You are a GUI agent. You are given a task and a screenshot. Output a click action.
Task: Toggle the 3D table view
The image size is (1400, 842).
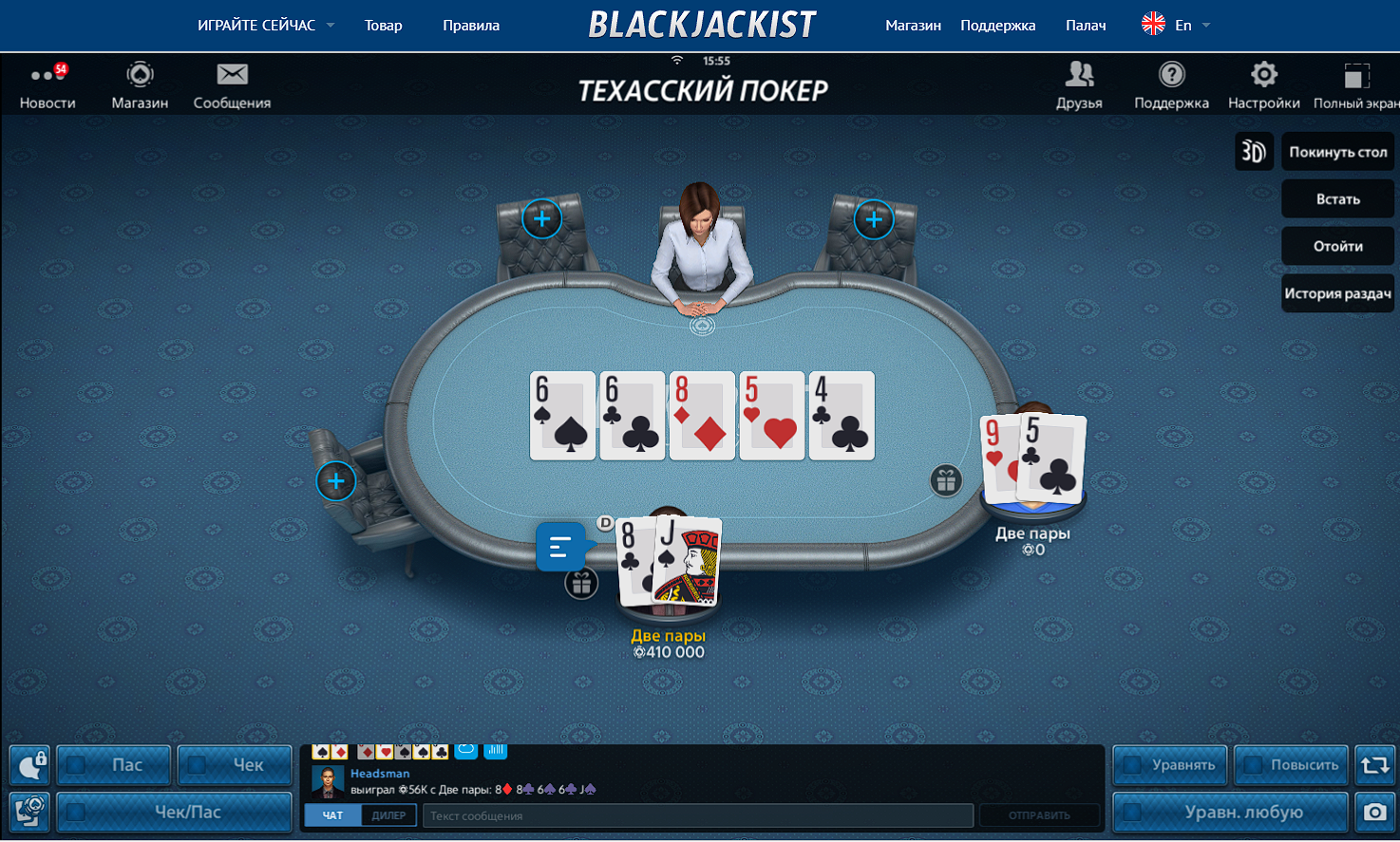(1254, 152)
